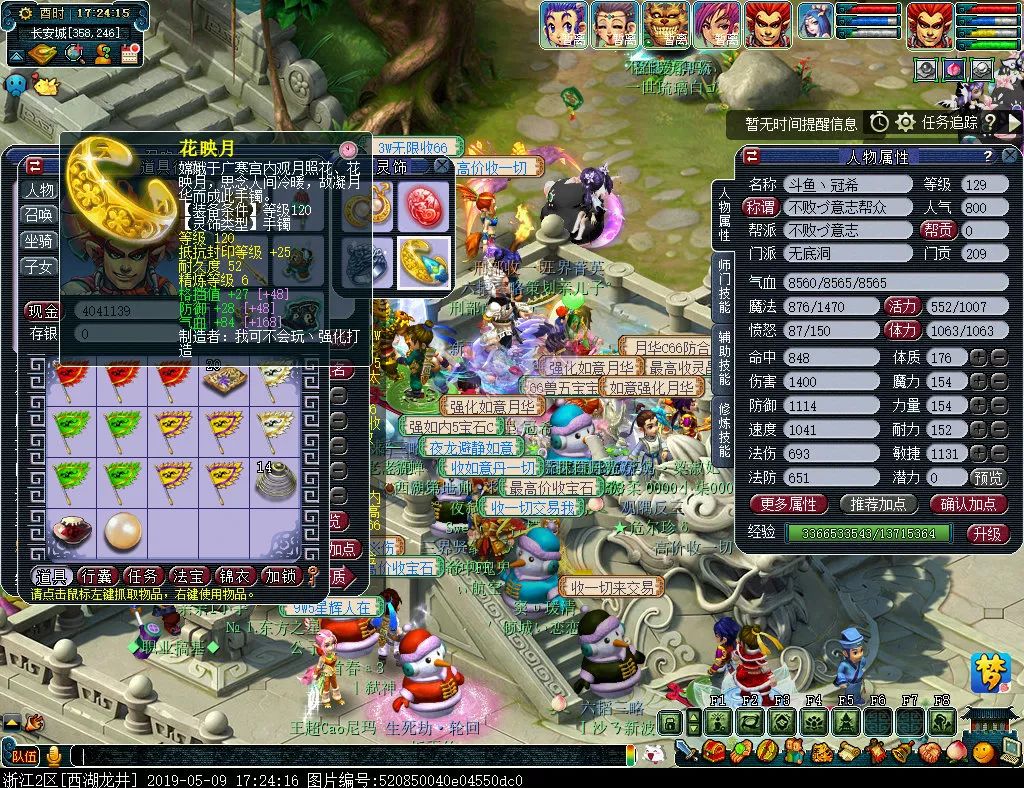This screenshot has width=1024, height=788.
Task: Click the 加锁 lock button
Action: (281, 575)
